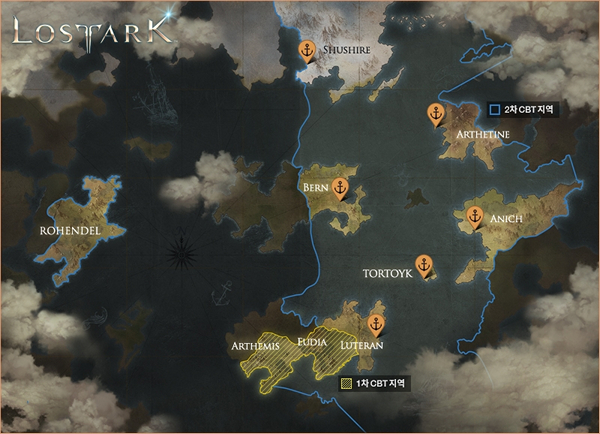Screen dimensions: 600x434
Task: Select the Anich anchor marker
Action: [475, 216]
